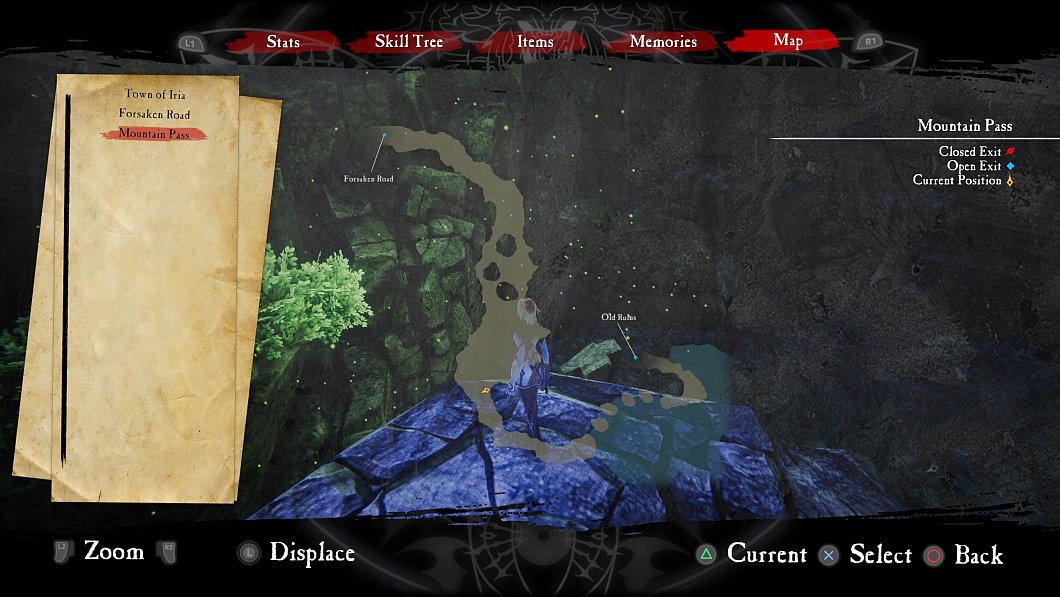The image size is (1060, 597).
Task: Switch to the Stats tab
Action: [x=283, y=42]
